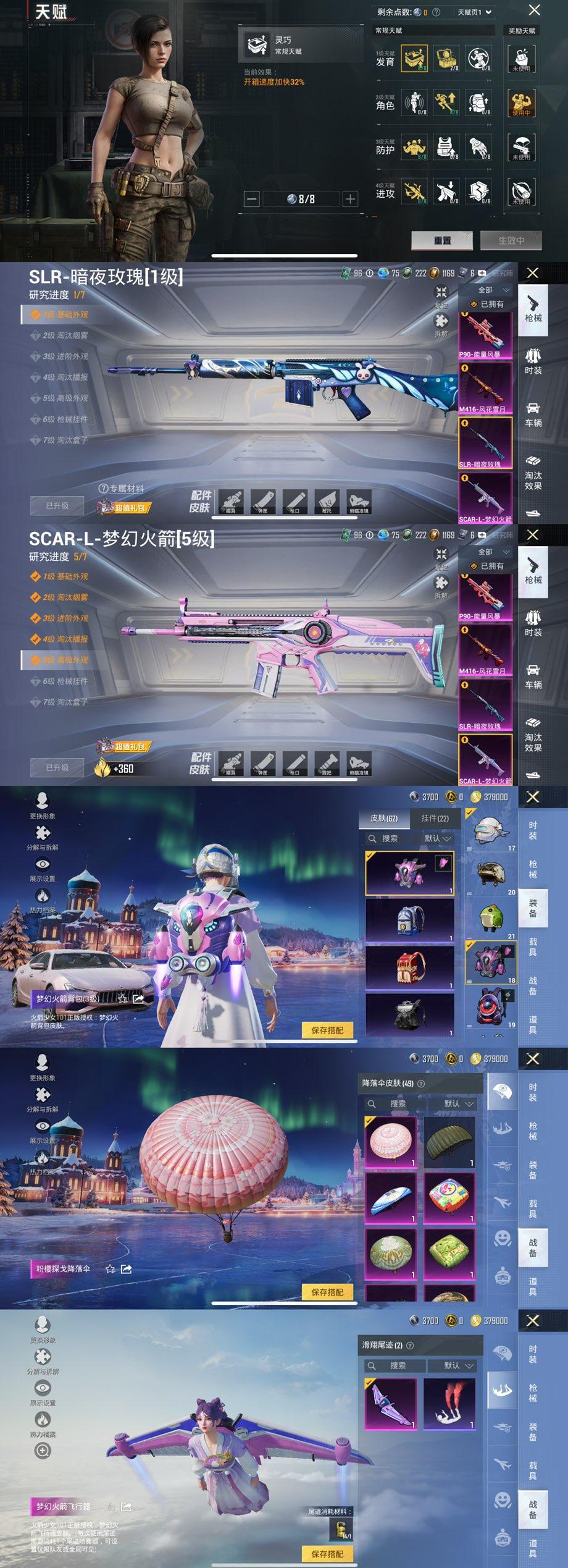Choose the black backpack skin thumbnail

click(x=409, y=1014)
